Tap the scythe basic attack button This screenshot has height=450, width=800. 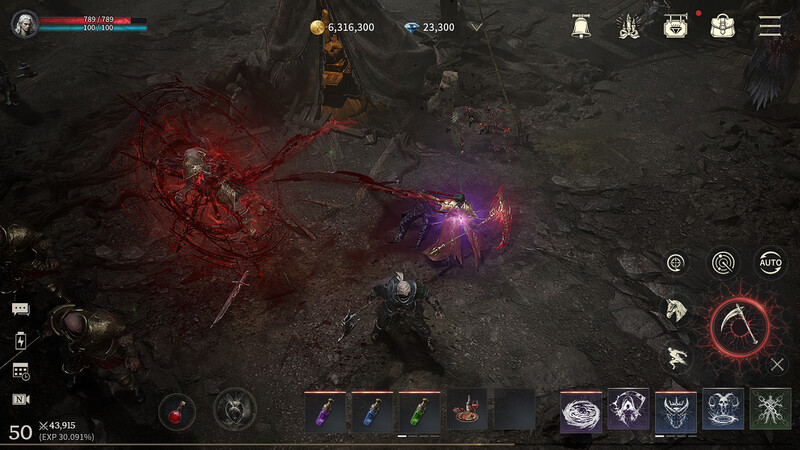[x=740, y=325]
